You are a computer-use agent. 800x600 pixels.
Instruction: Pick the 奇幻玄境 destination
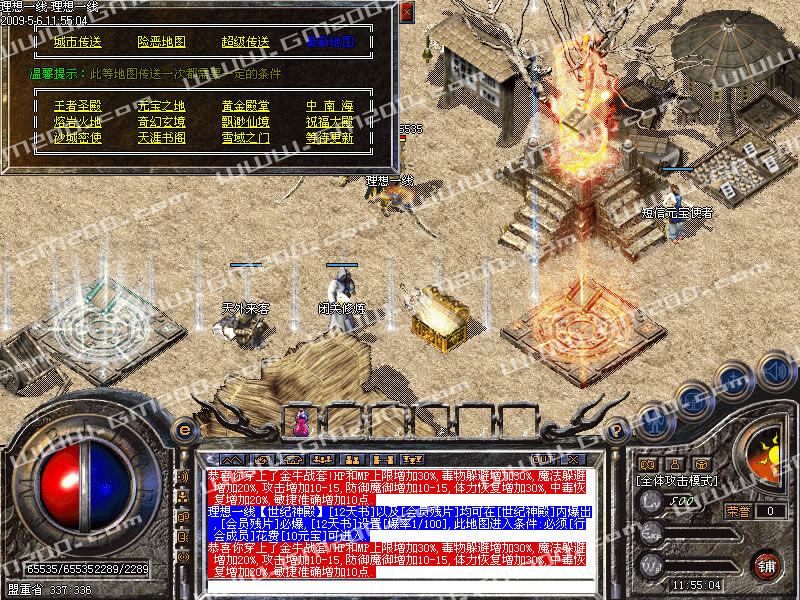[x=161, y=121]
